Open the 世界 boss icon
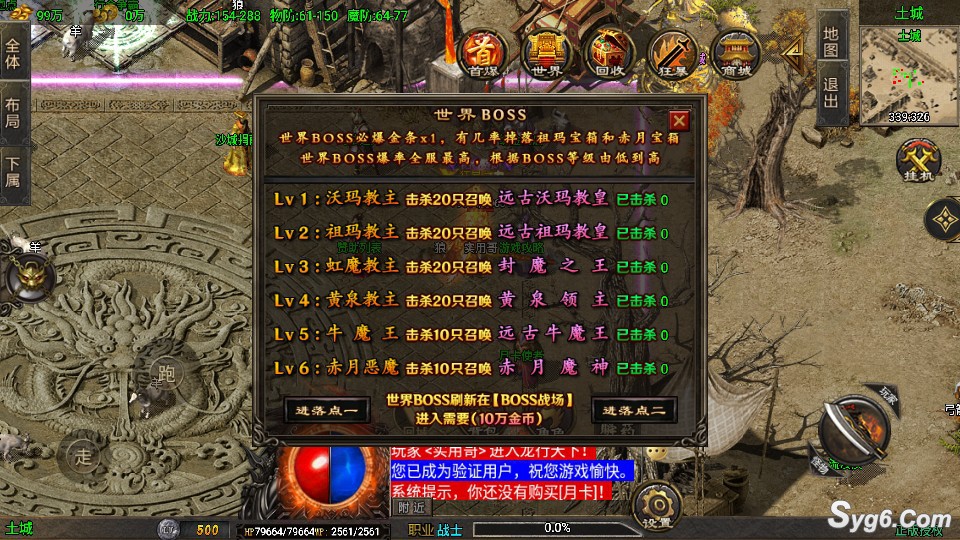Viewport: 960px width, 540px height. [546, 53]
